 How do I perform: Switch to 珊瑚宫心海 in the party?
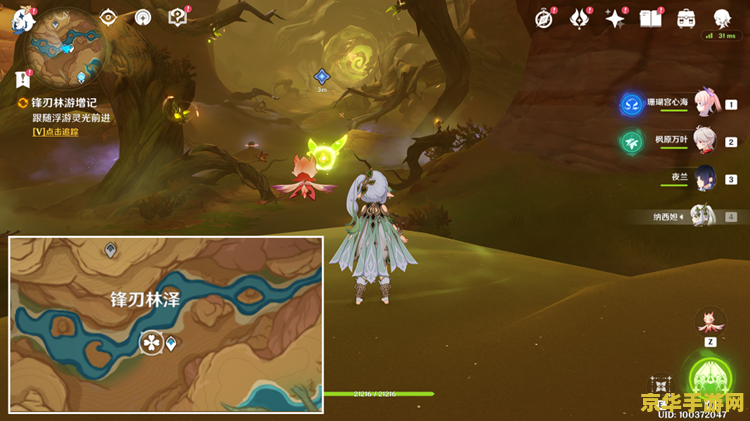pos(705,103)
